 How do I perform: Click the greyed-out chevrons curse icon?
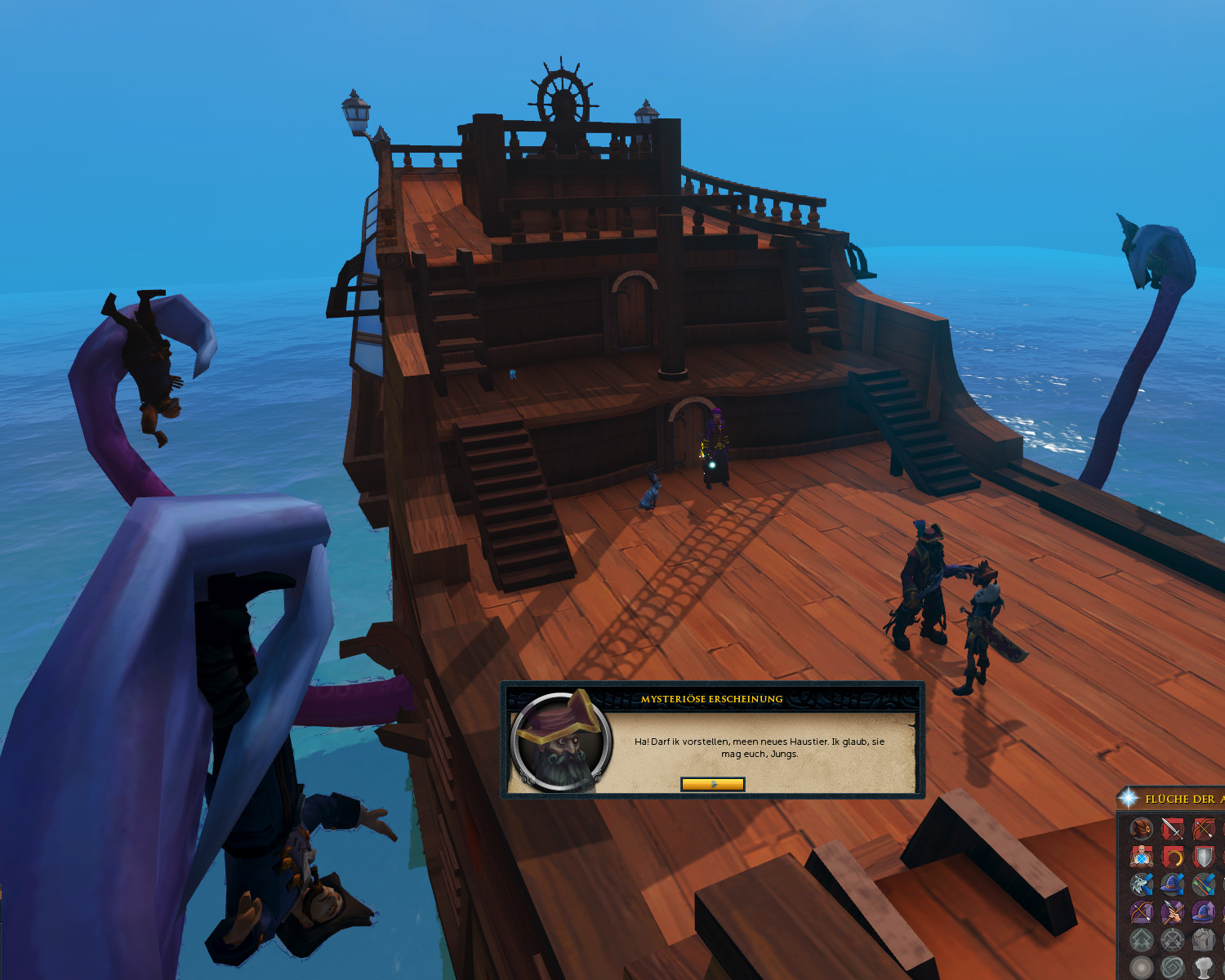[x=1142, y=940]
